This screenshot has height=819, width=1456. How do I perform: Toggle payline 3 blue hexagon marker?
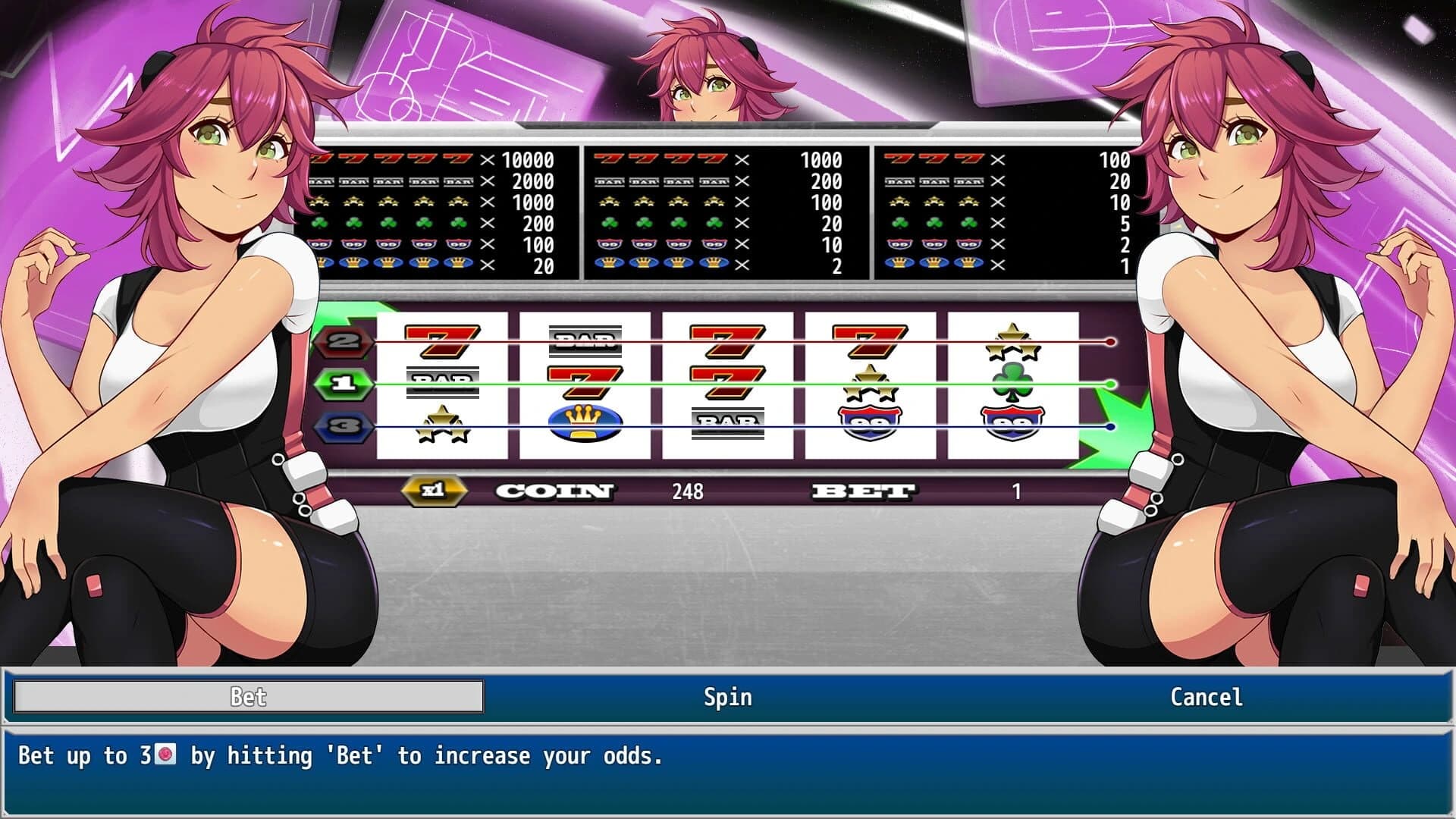[x=345, y=427]
